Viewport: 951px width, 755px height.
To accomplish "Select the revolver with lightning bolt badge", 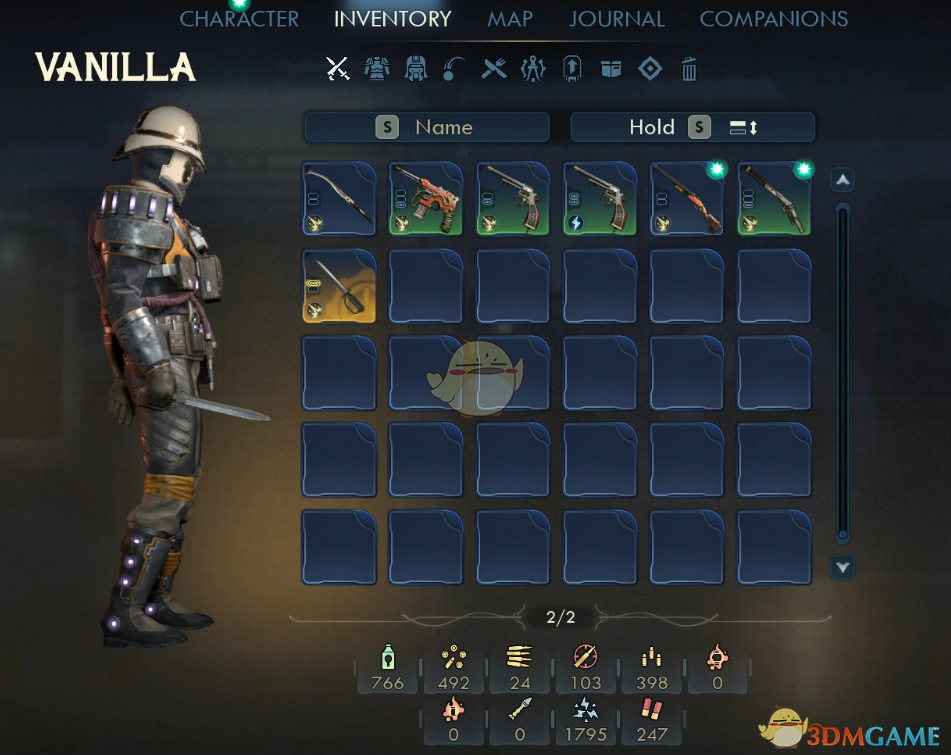I will click(x=600, y=198).
